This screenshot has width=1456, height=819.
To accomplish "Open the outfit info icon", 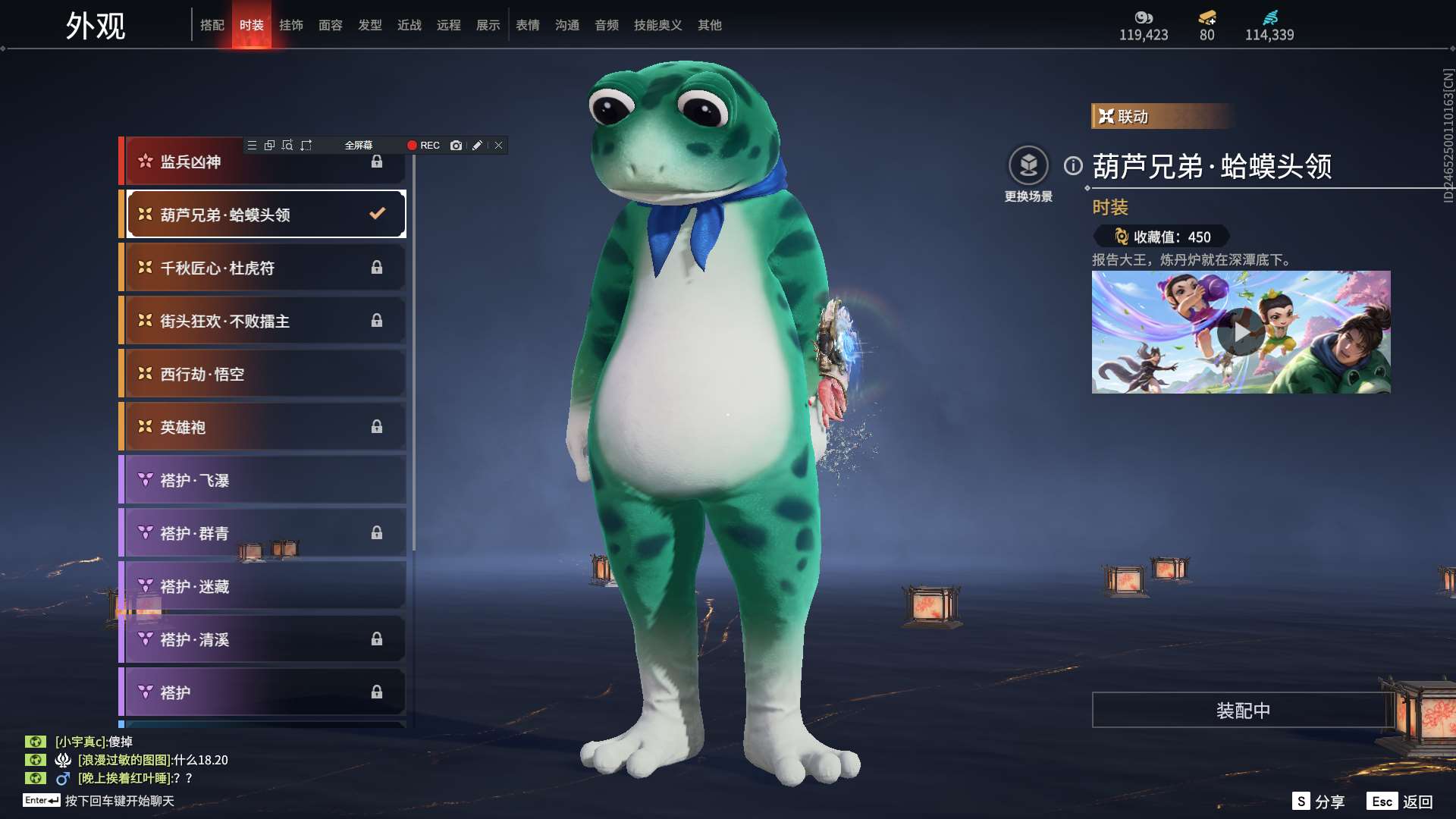I will tap(1073, 165).
